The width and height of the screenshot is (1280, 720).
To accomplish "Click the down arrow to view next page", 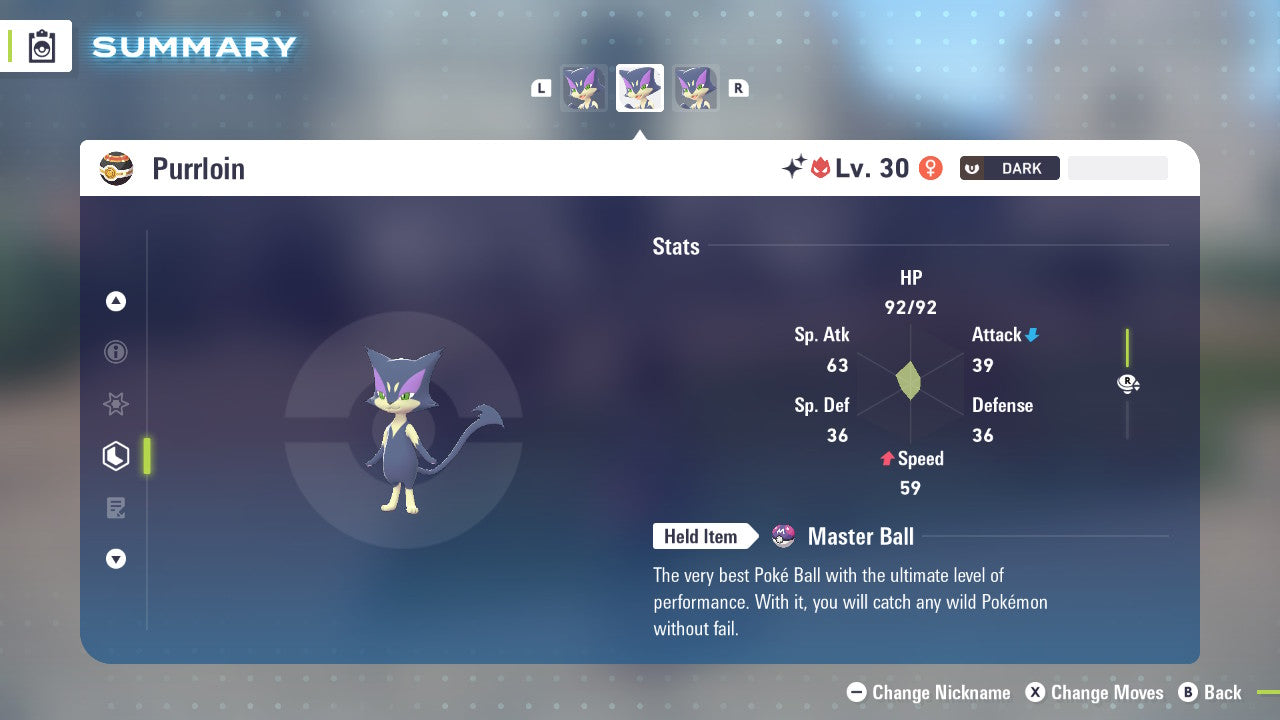I will (x=116, y=559).
